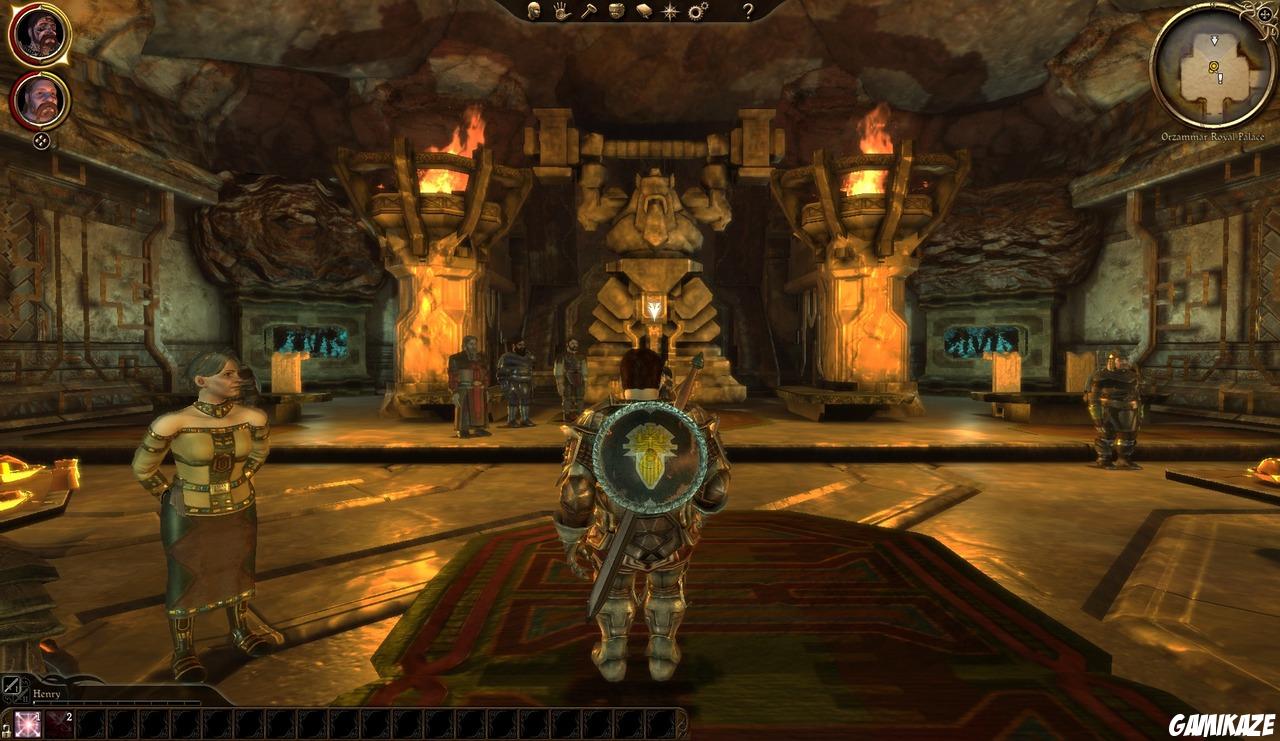Open the Journal book icon
The height and width of the screenshot is (741, 1280).
[x=644, y=11]
